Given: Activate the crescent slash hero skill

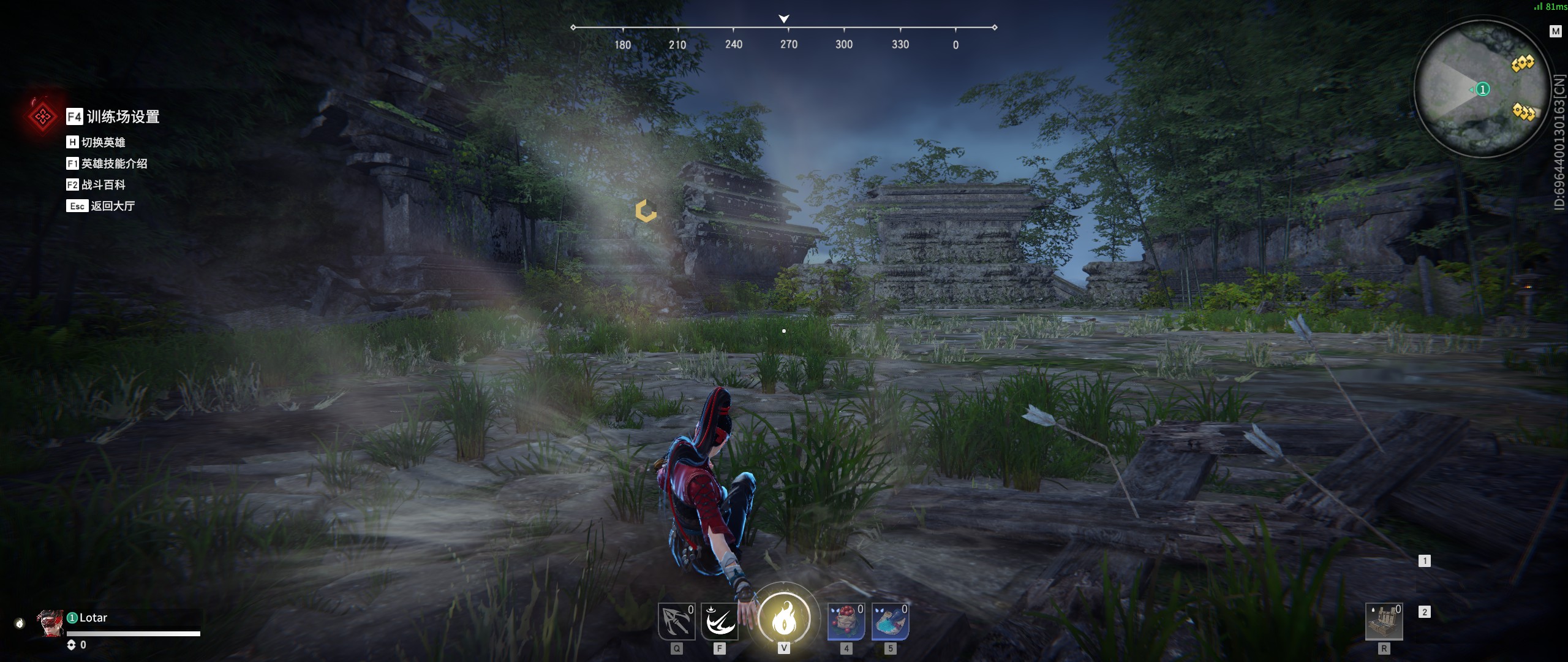Looking at the screenshot, I should 720,622.
